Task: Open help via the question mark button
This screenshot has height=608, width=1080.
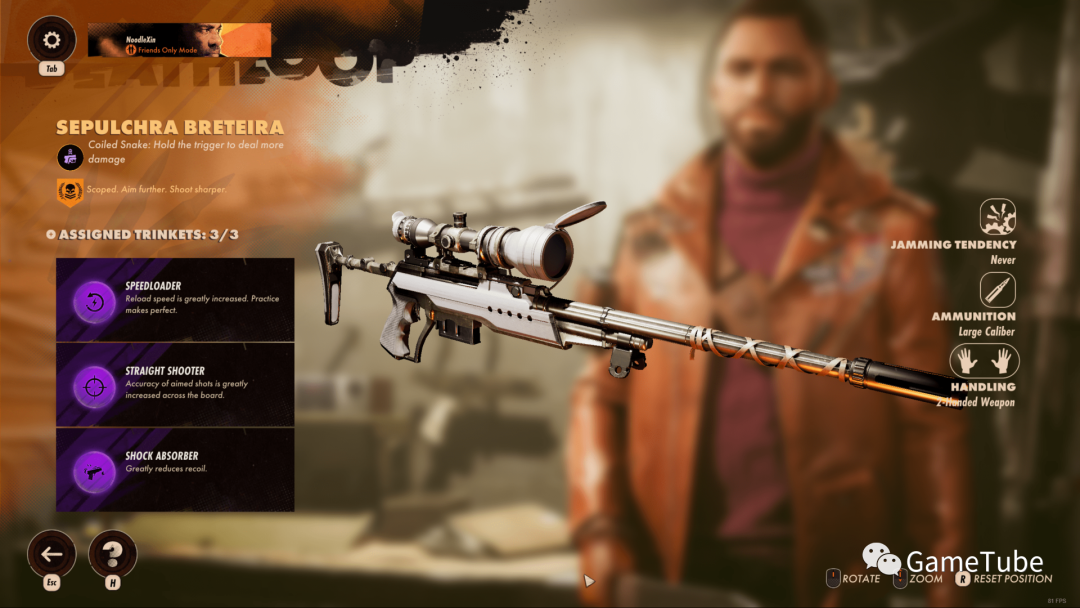Action: [x=113, y=554]
